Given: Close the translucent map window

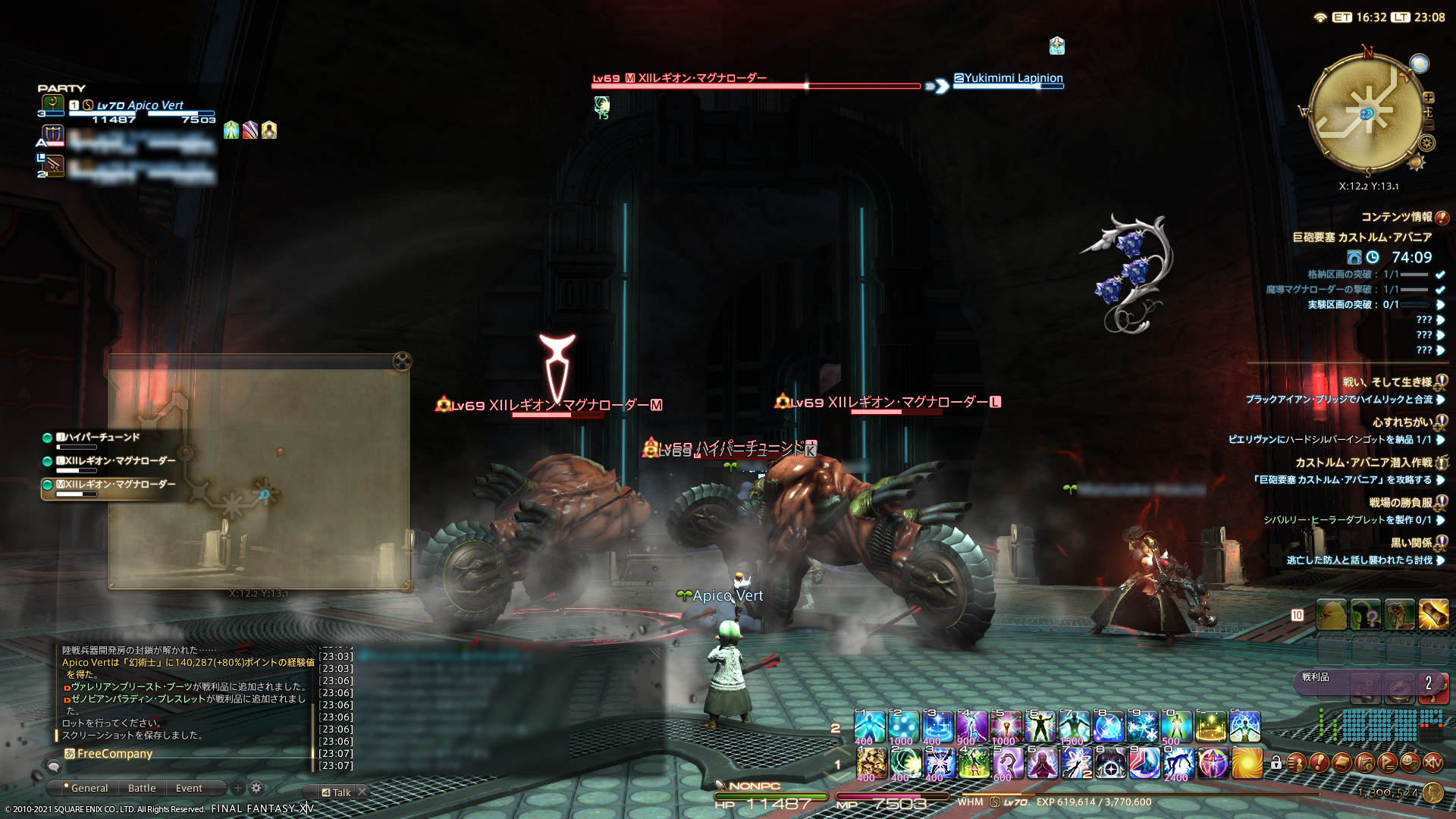Looking at the screenshot, I should pos(402,361).
